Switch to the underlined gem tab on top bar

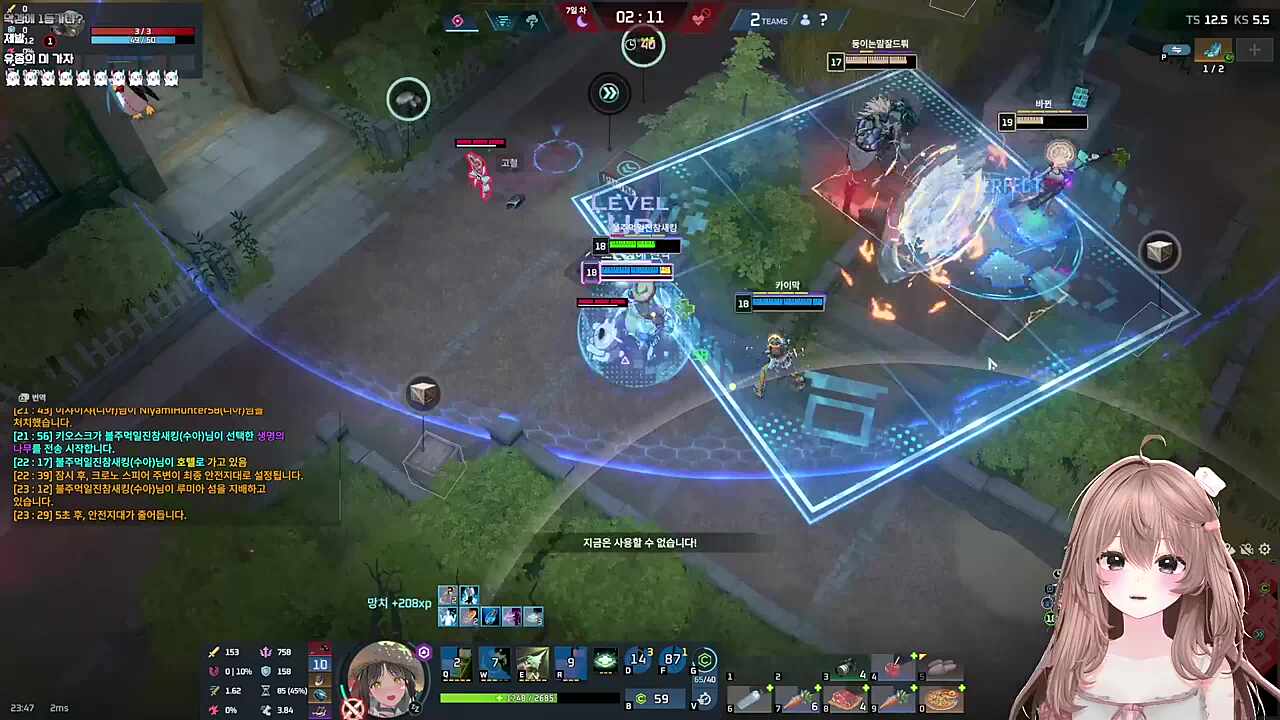[x=457, y=19]
